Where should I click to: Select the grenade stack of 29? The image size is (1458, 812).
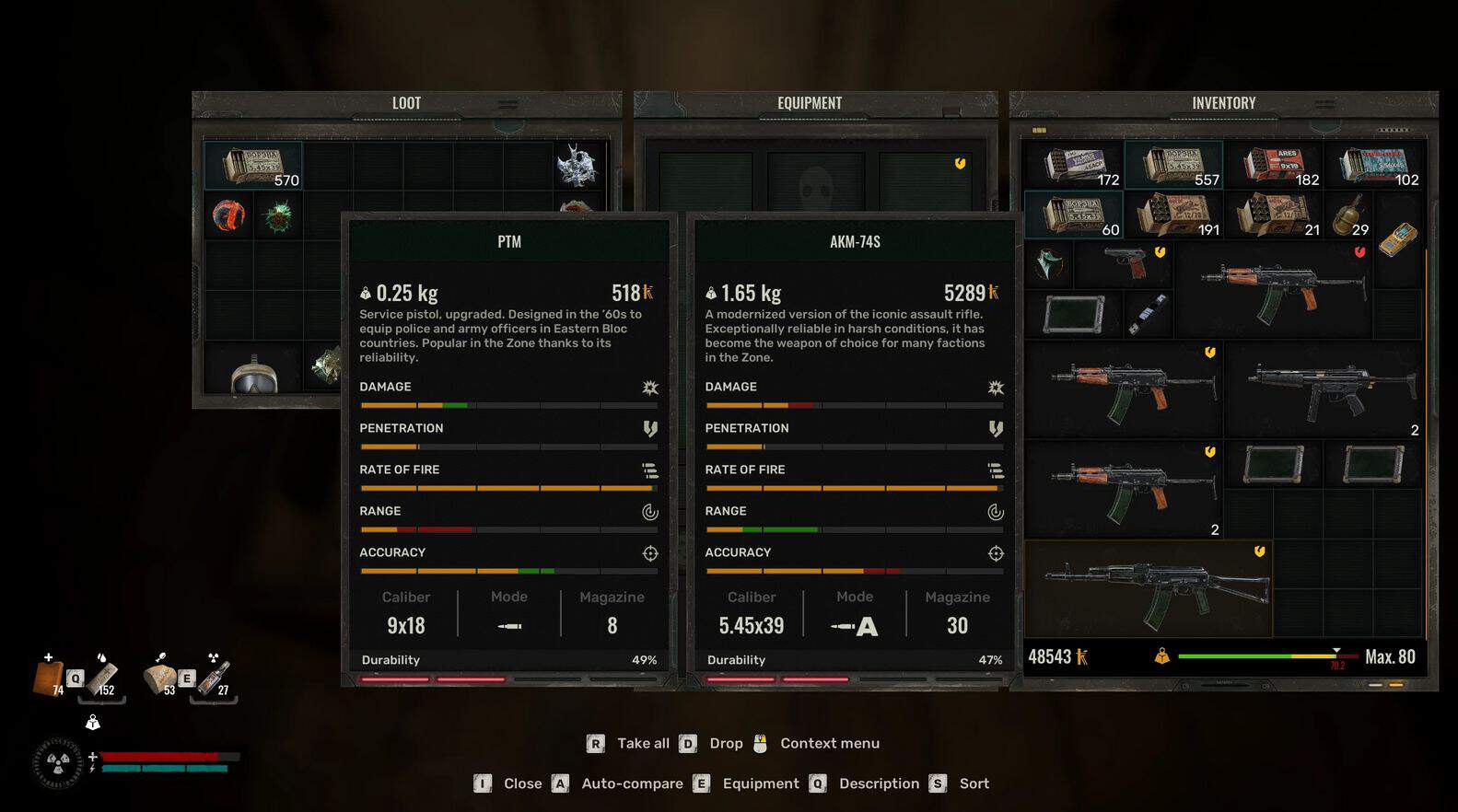click(1348, 215)
